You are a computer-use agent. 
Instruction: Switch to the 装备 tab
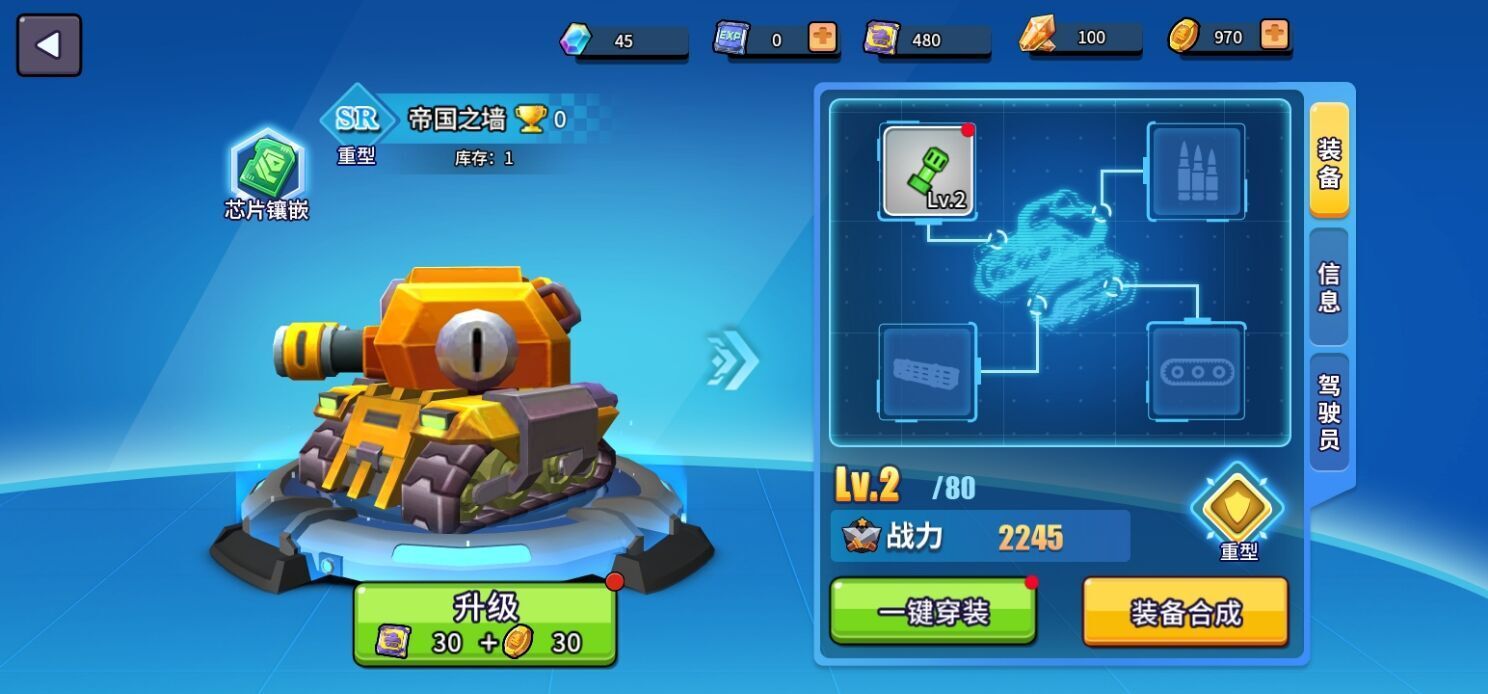point(1329,161)
